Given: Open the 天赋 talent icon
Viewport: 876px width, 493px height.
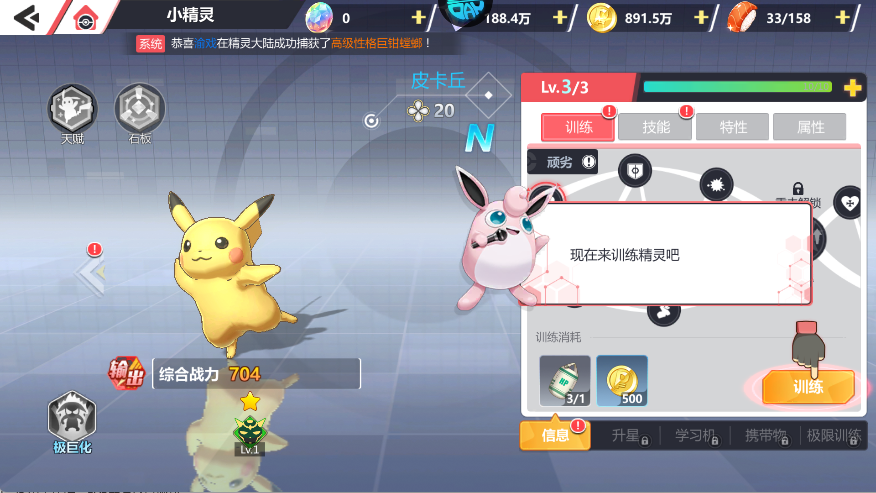Looking at the screenshot, I should click(73, 109).
